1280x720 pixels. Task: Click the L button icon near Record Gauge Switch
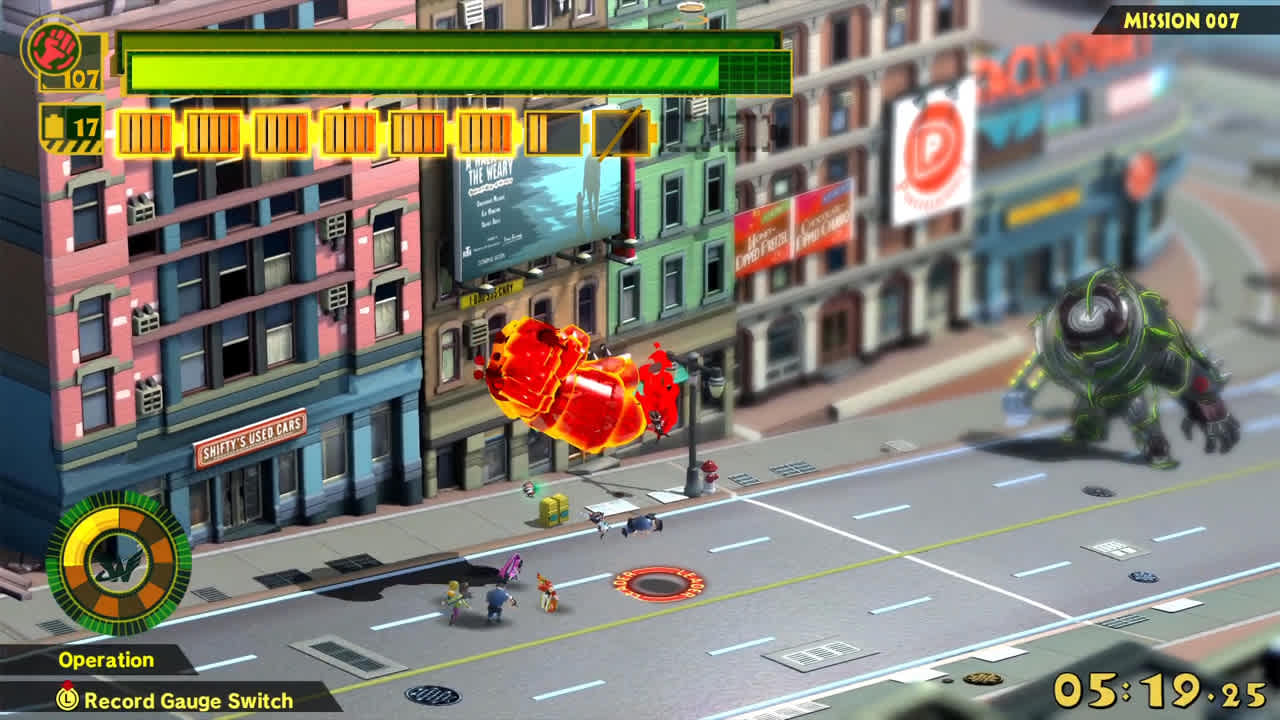click(67, 699)
